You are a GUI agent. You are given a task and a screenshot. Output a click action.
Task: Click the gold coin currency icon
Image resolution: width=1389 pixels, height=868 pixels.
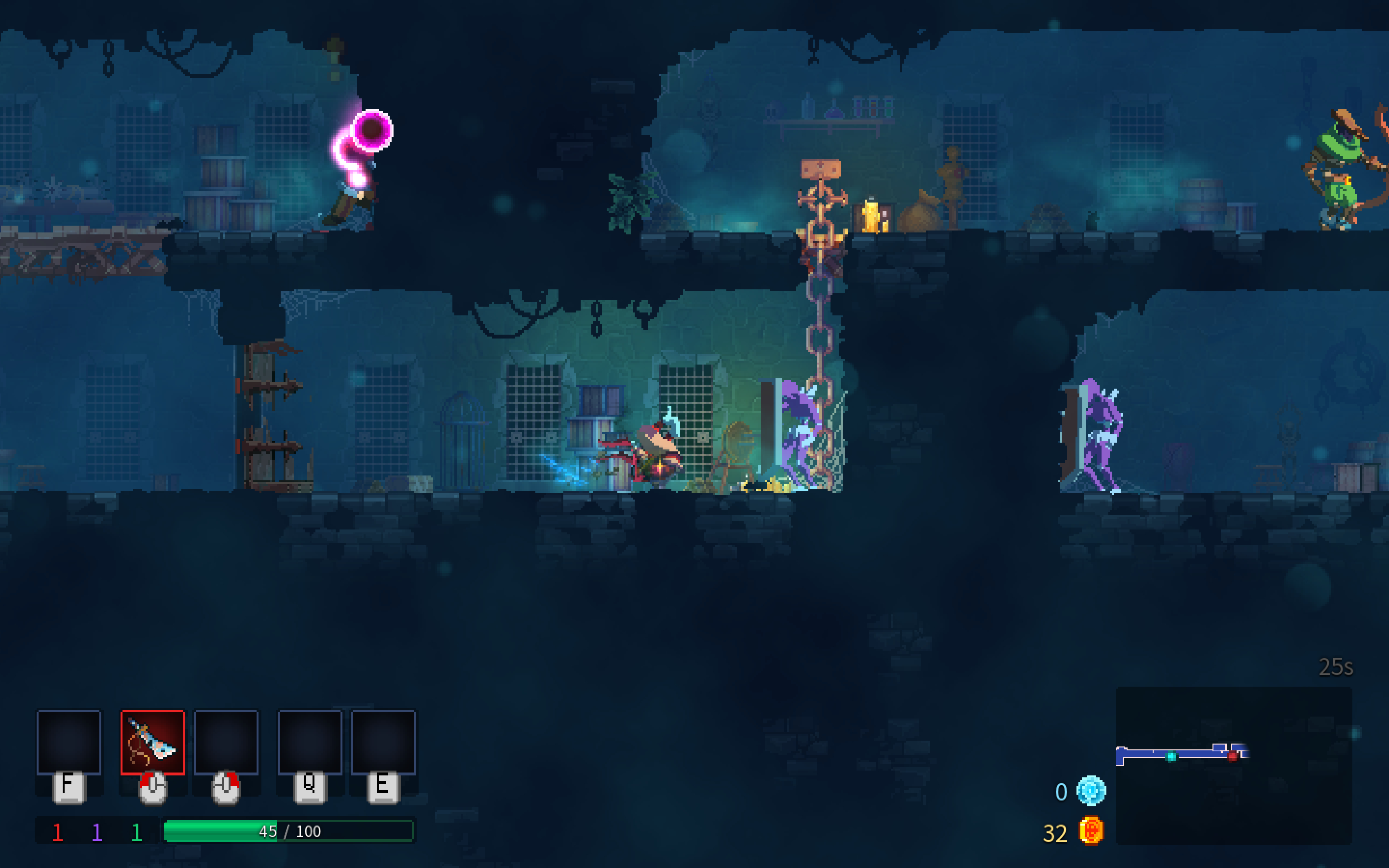(1090, 831)
